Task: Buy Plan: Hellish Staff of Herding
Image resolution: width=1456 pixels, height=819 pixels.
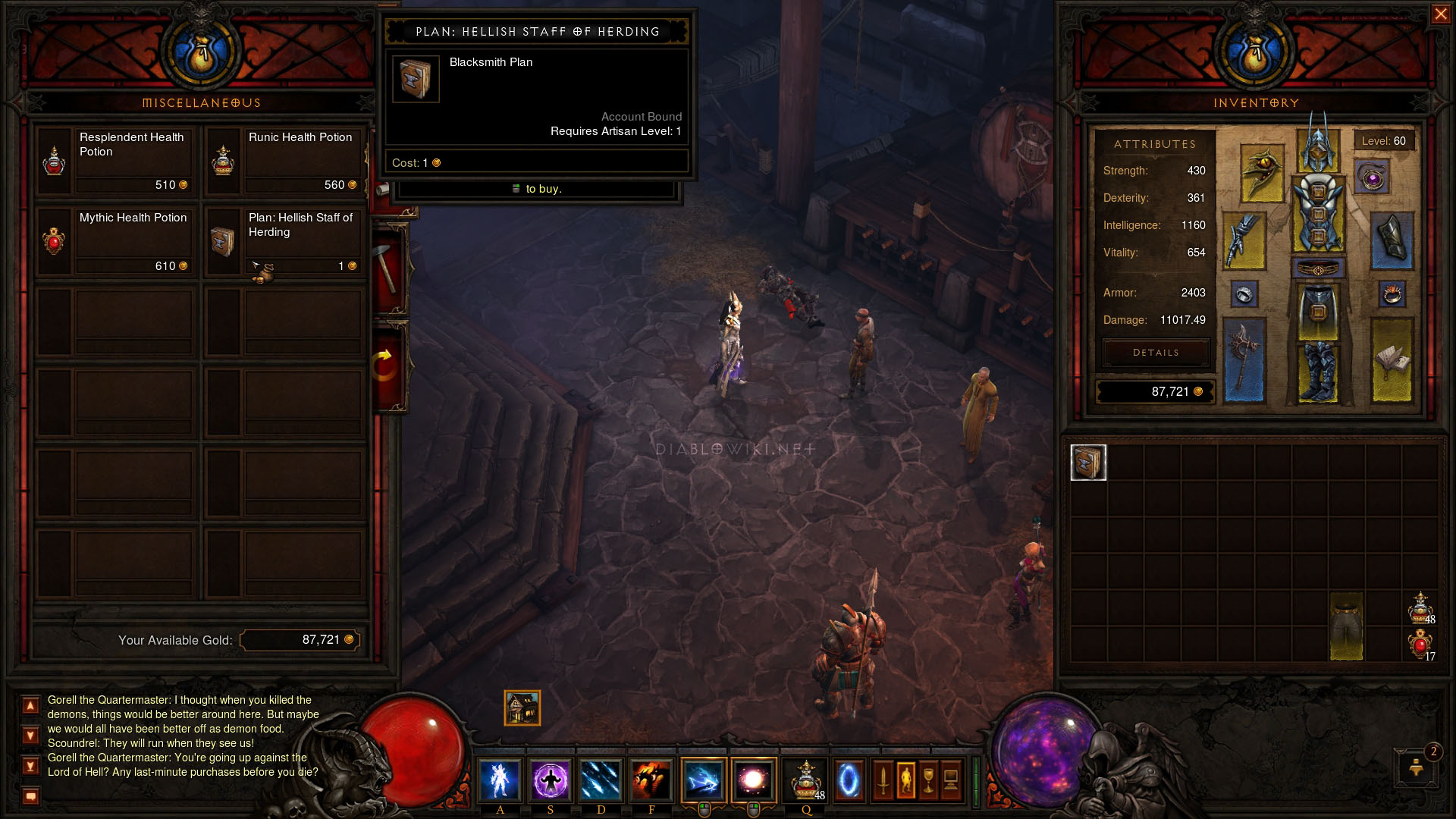Action: [284, 240]
